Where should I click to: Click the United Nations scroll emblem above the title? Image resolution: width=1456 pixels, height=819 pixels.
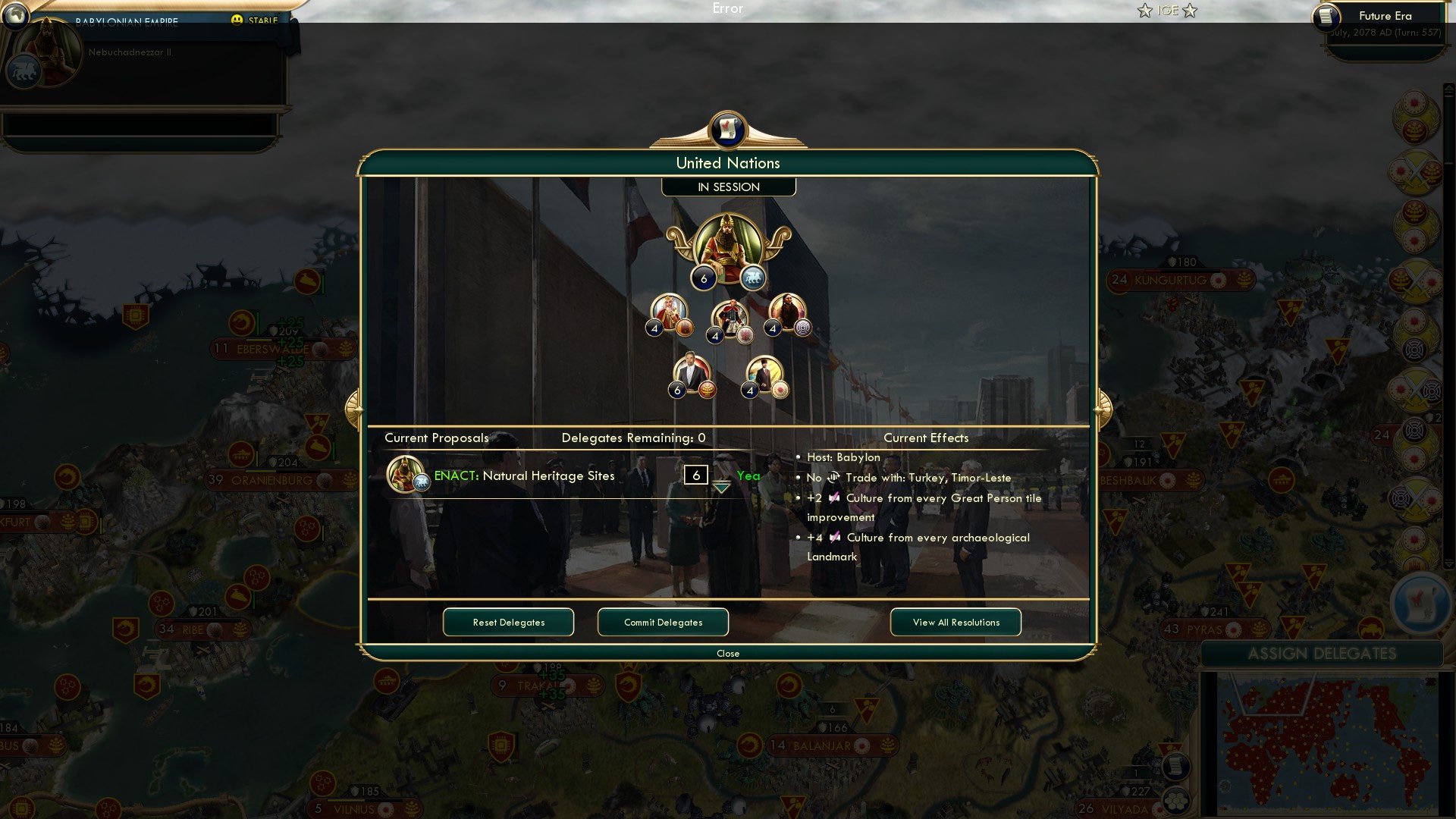pyautogui.click(x=728, y=130)
